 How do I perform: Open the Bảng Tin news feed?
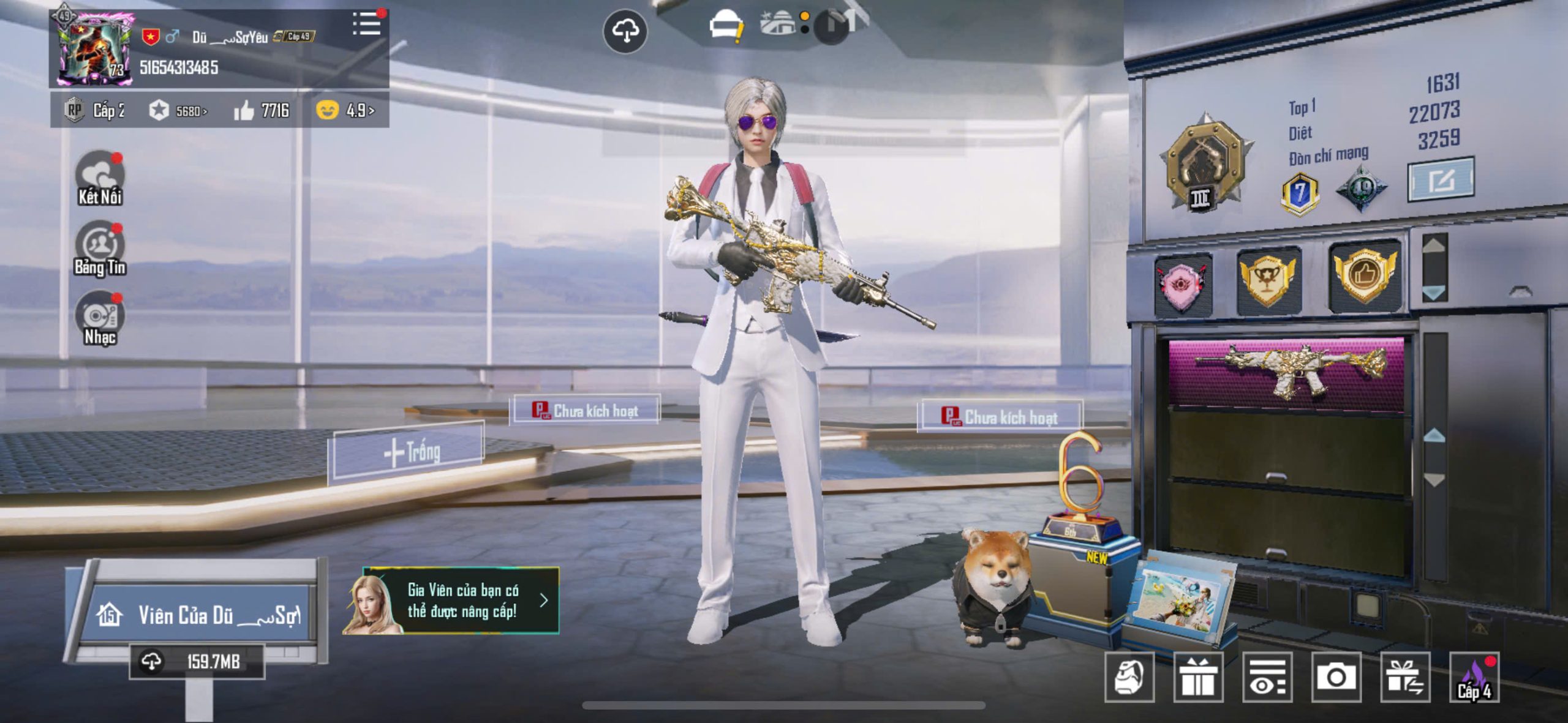99,249
